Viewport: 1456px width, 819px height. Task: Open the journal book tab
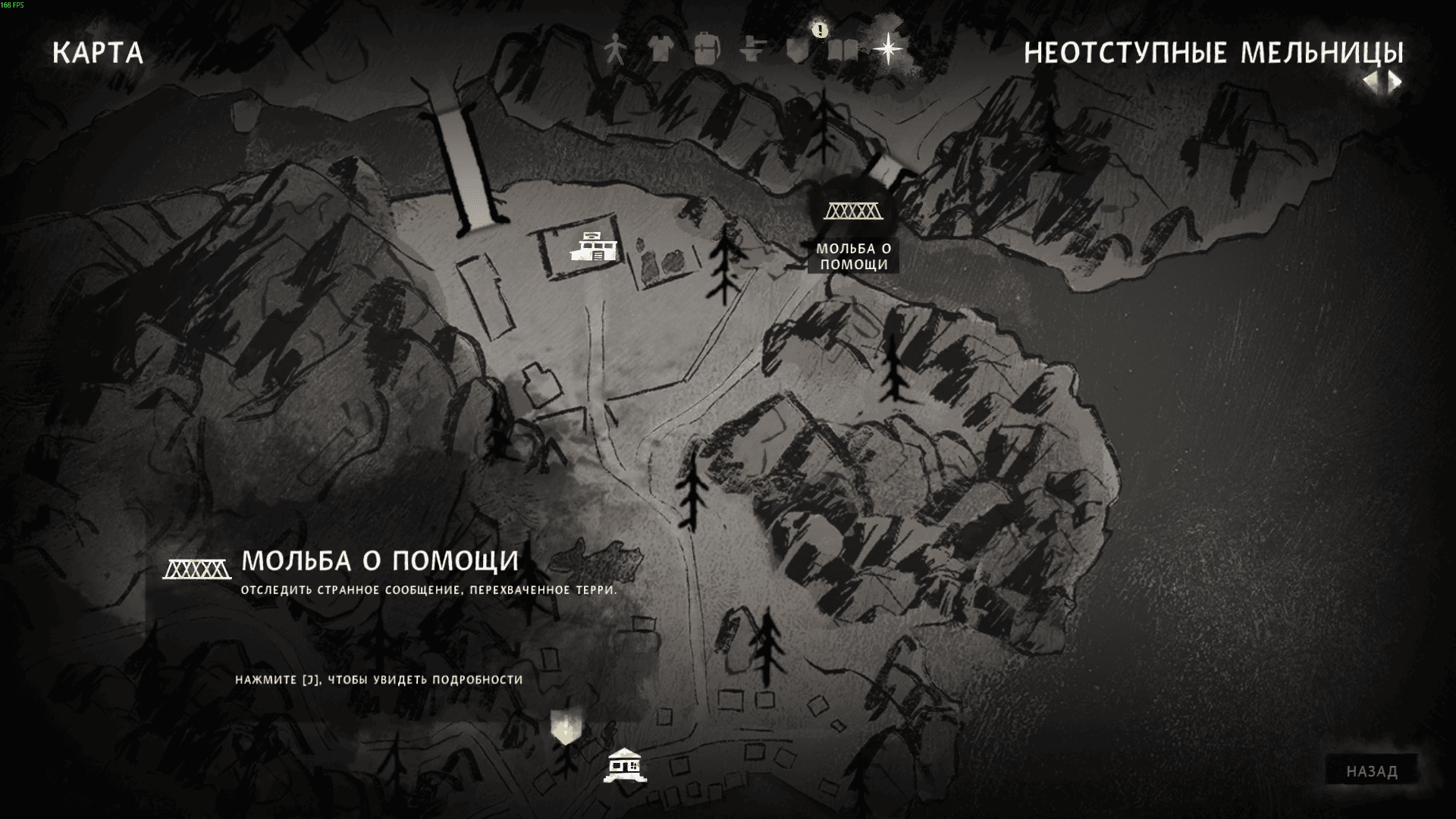tap(842, 51)
